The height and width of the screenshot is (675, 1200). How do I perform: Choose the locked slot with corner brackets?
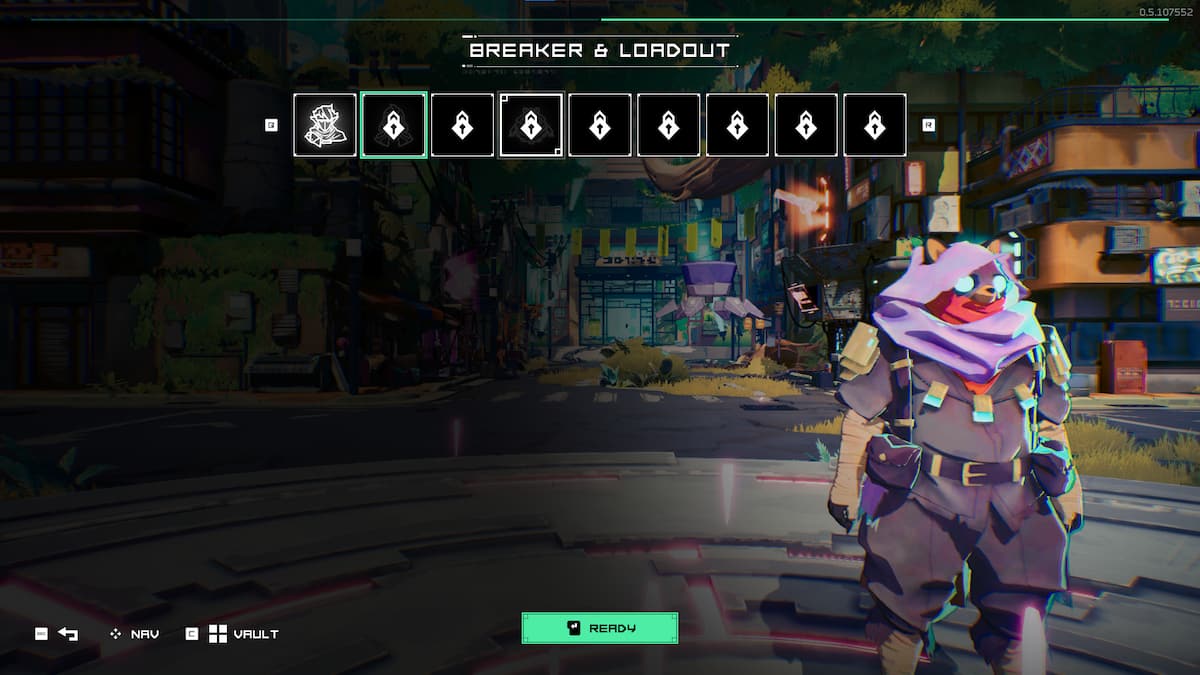(x=531, y=125)
